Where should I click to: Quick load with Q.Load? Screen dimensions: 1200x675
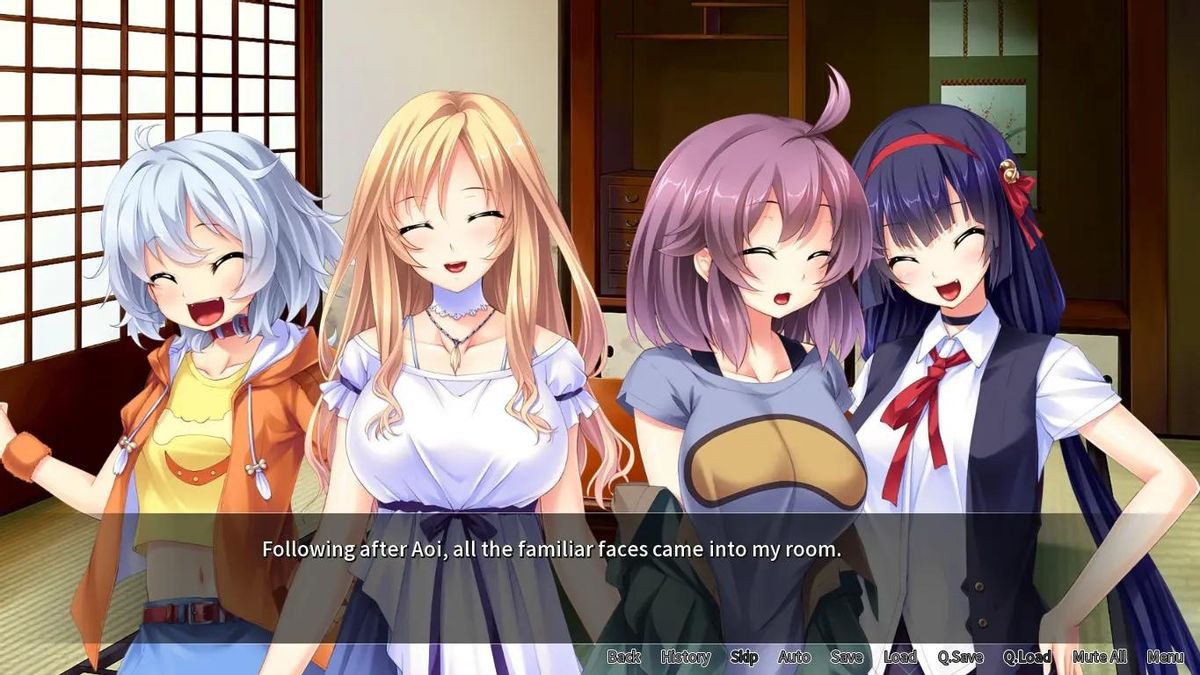[x=1027, y=657]
